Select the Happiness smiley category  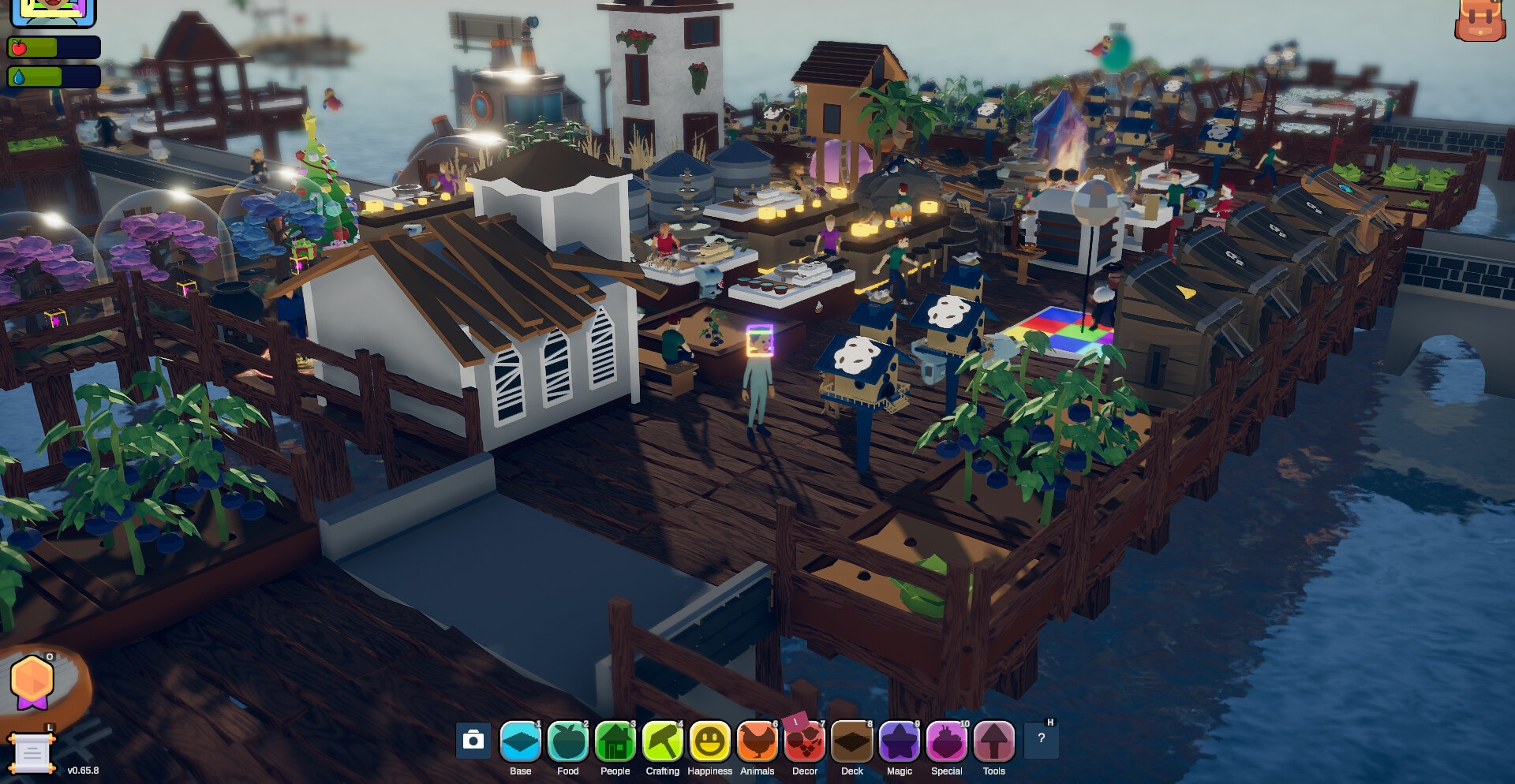[710, 742]
